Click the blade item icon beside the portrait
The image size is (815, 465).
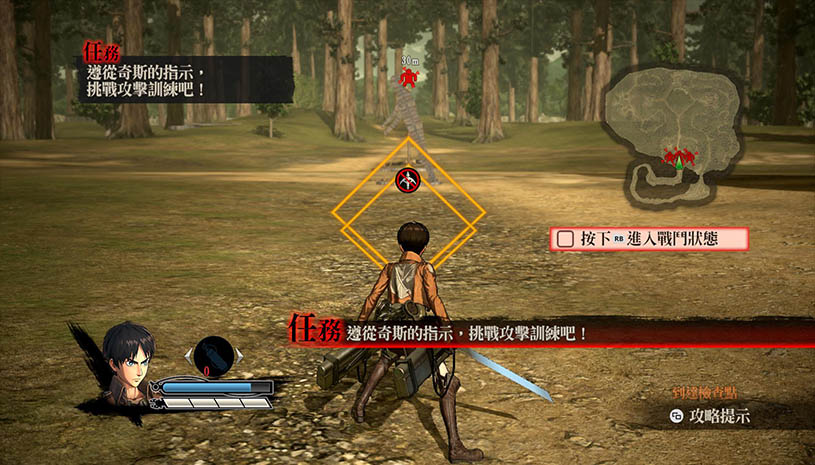tap(212, 355)
